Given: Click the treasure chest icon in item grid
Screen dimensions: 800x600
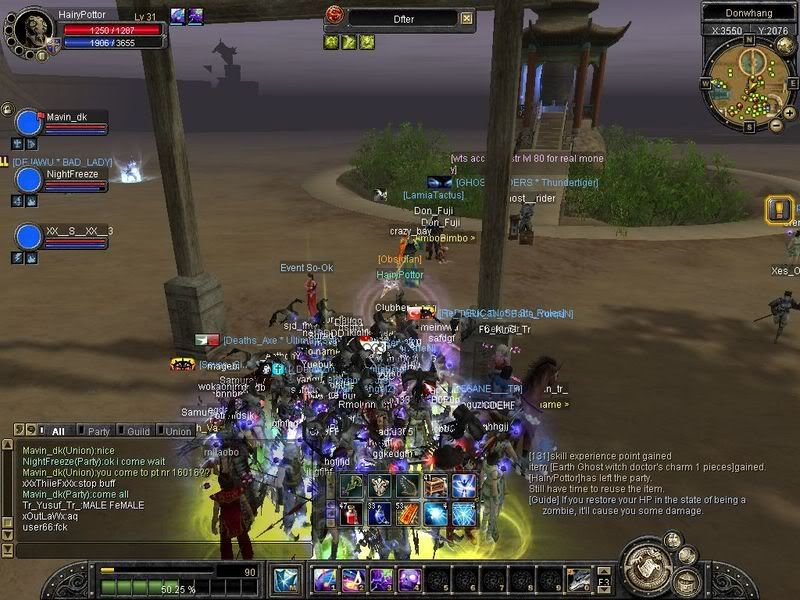Looking at the screenshot, I should [x=436, y=486].
